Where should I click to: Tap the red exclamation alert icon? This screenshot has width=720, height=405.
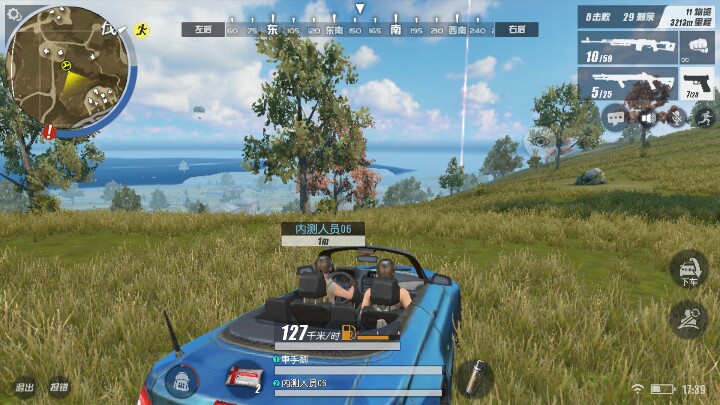click(49, 131)
